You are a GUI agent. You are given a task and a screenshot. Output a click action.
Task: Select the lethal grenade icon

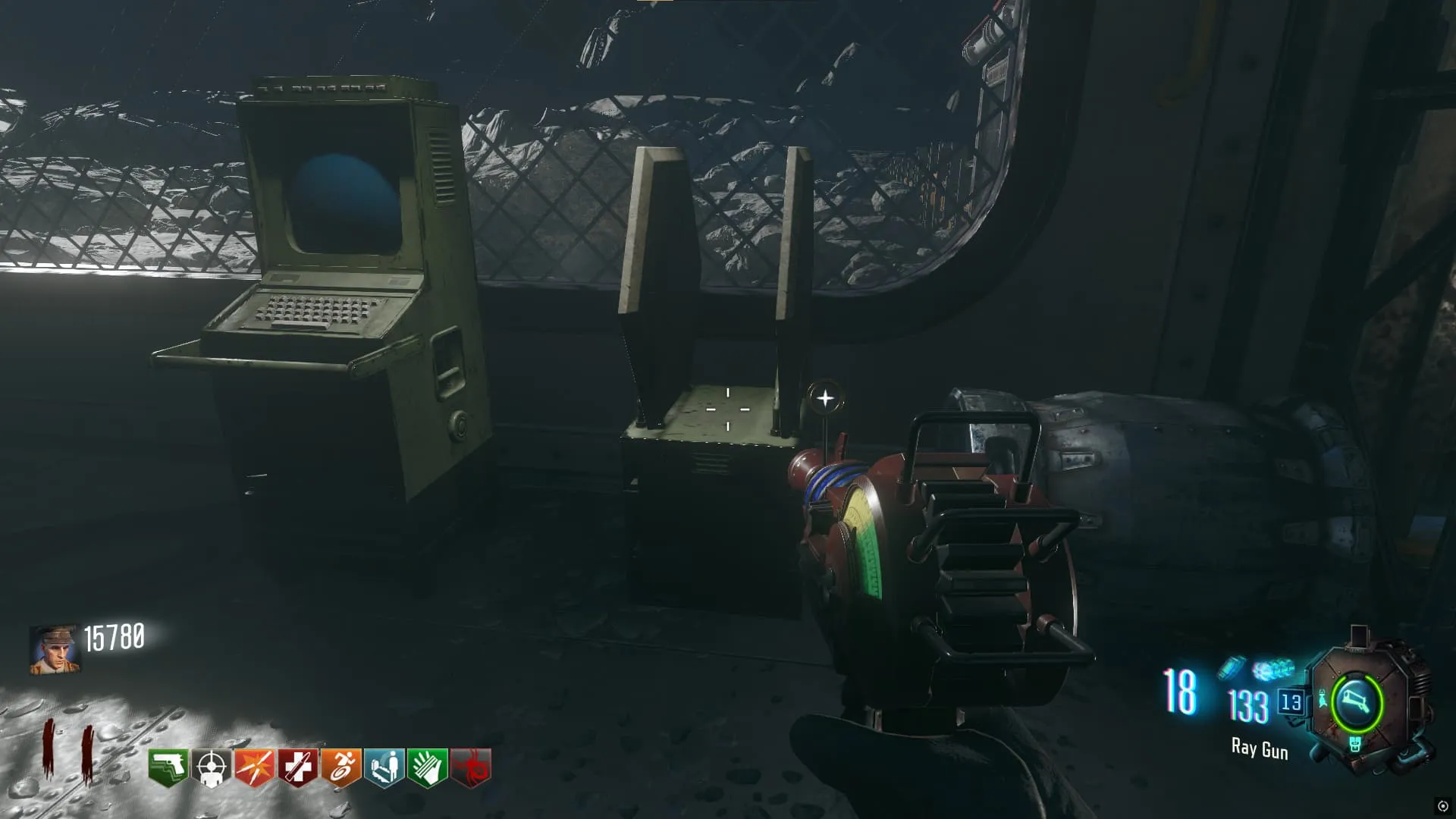tap(1232, 667)
